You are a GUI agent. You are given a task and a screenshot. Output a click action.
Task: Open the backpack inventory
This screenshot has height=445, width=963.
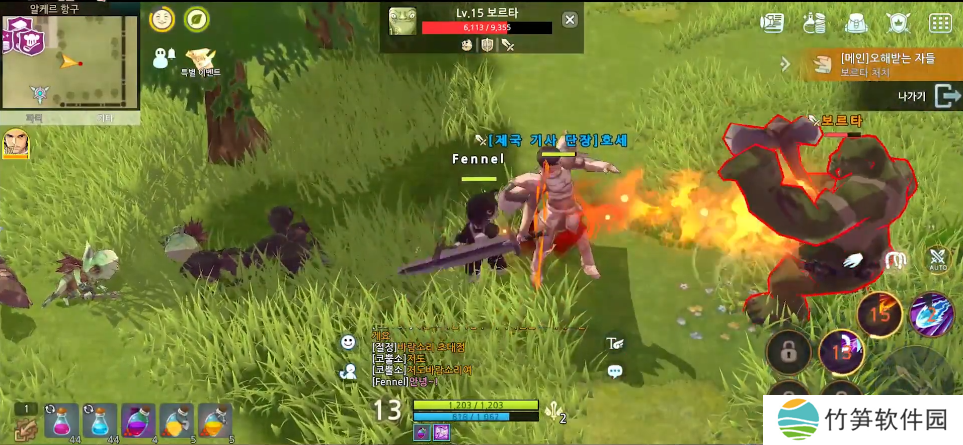pyautogui.click(x=856, y=22)
